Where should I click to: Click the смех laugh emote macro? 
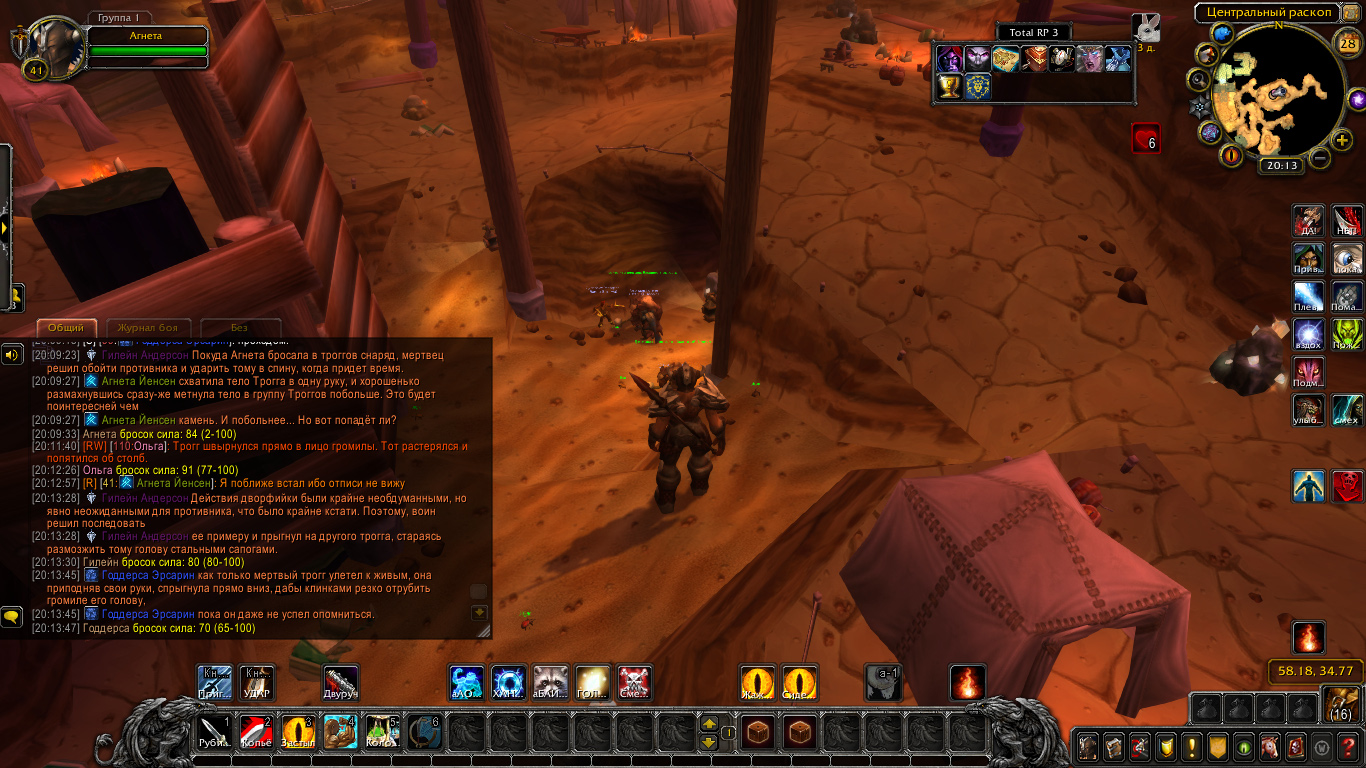(1347, 409)
